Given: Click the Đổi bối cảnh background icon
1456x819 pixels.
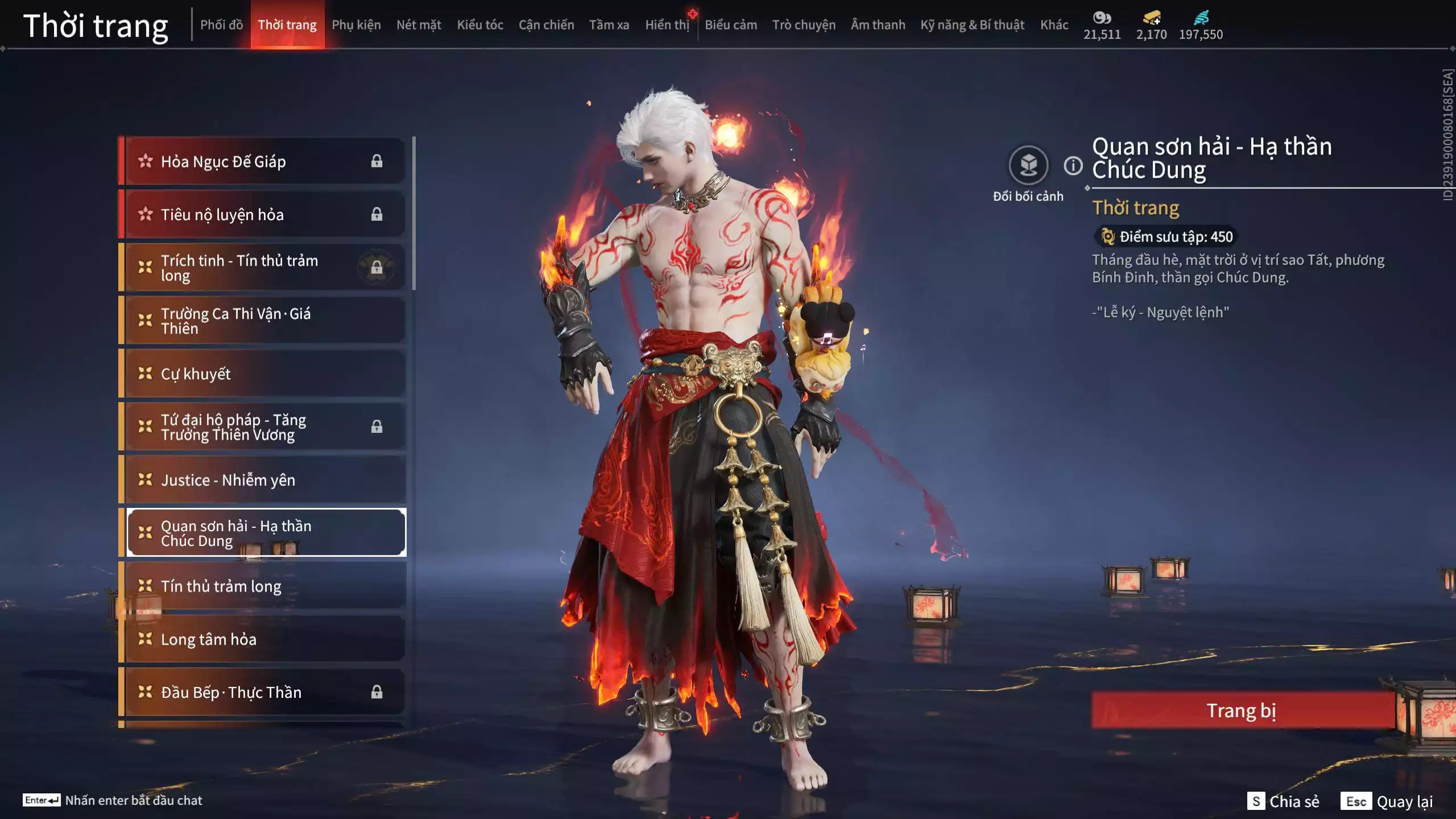Looking at the screenshot, I should tap(1028, 166).
